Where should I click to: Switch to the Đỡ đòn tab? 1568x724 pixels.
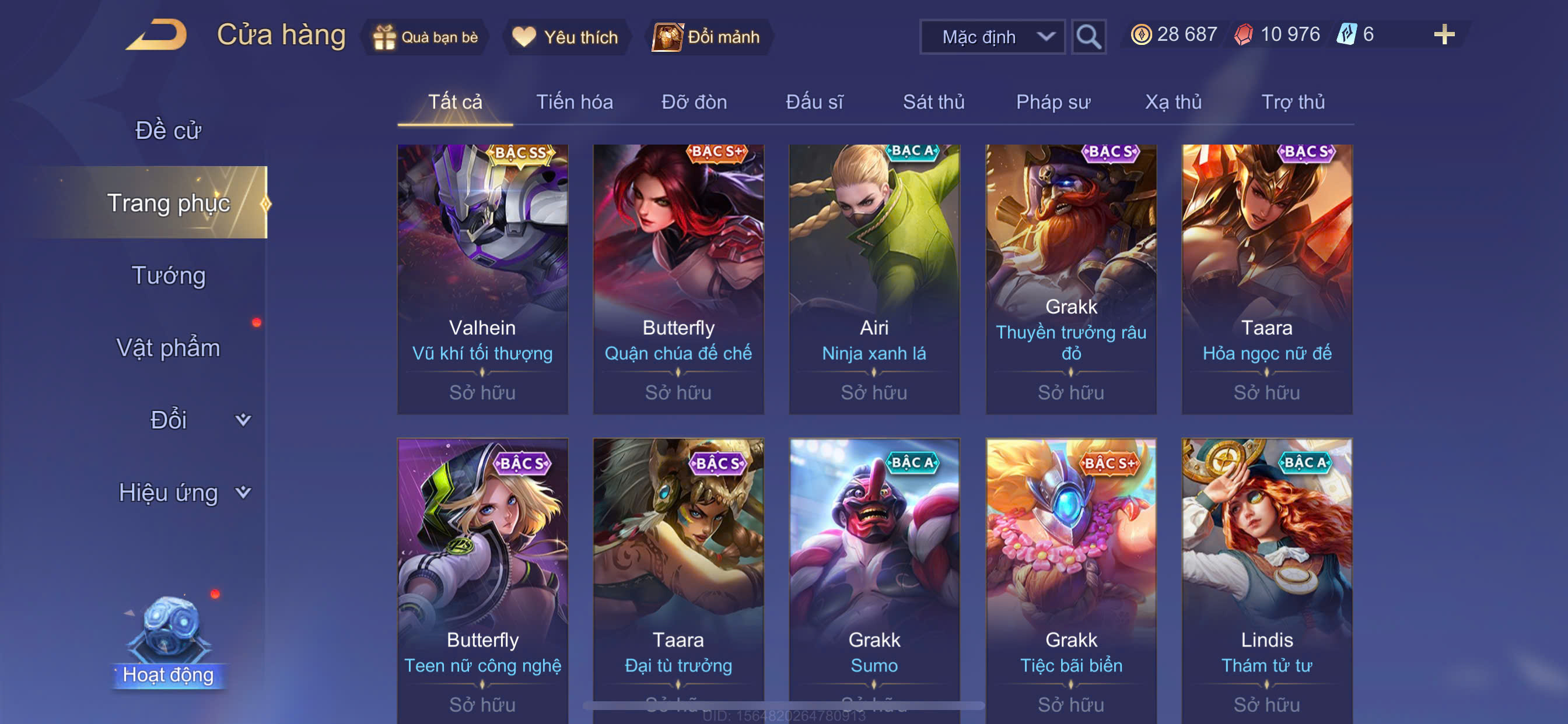[x=694, y=101]
